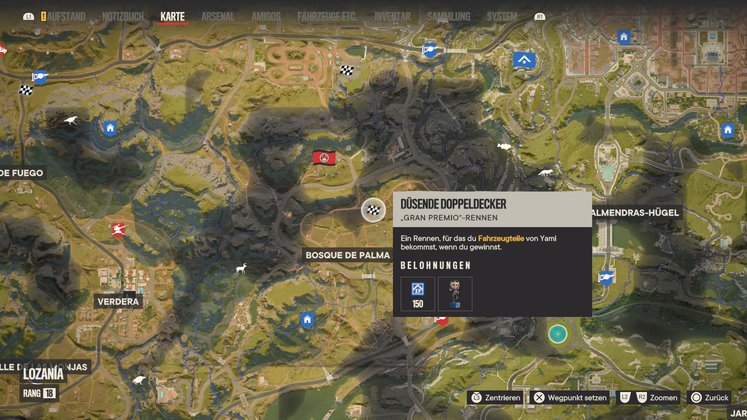Select the character reward icon in Belohnungen

pyautogui.click(x=455, y=293)
